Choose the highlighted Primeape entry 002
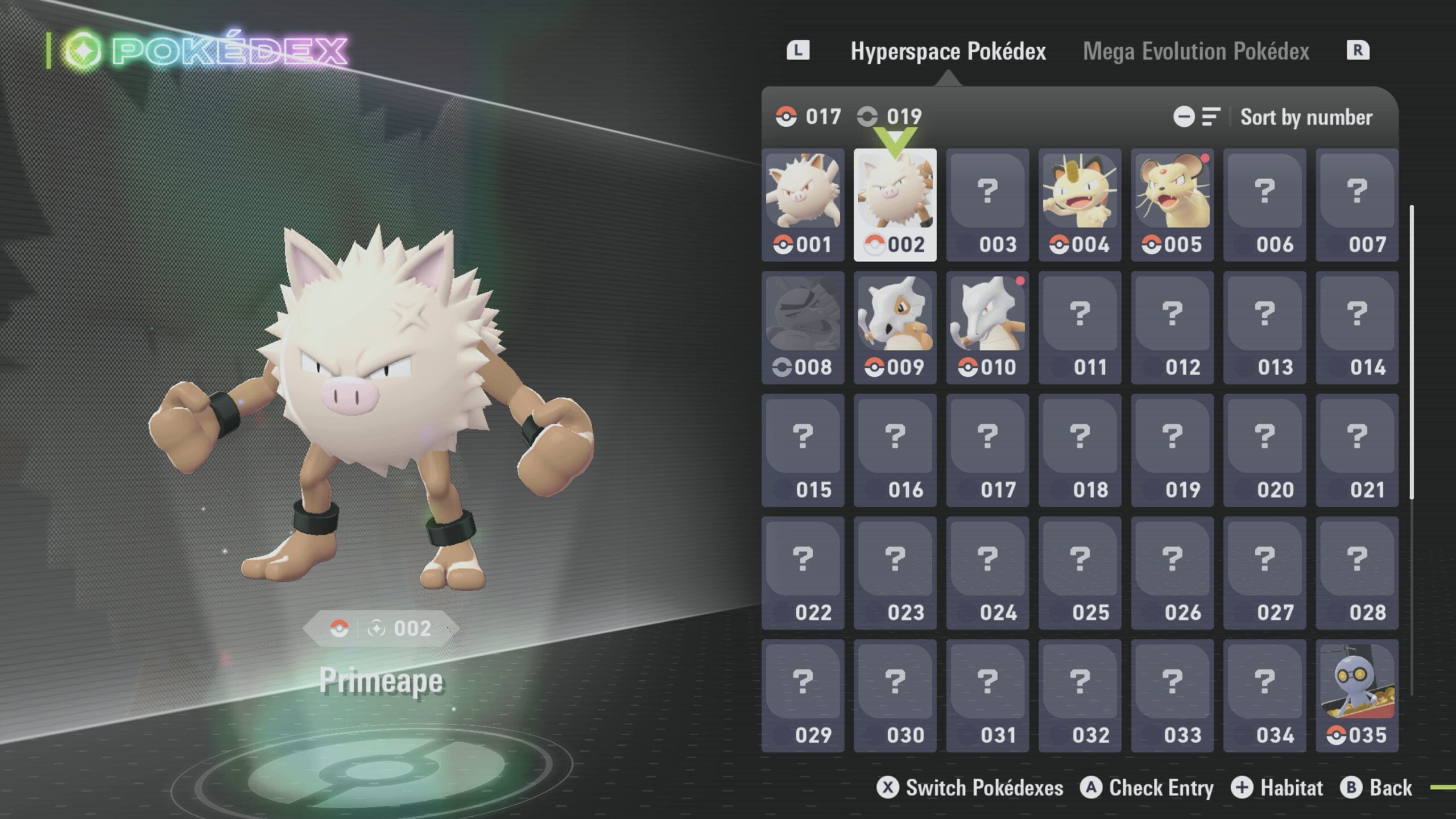1456x819 pixels. click(895, 205)
